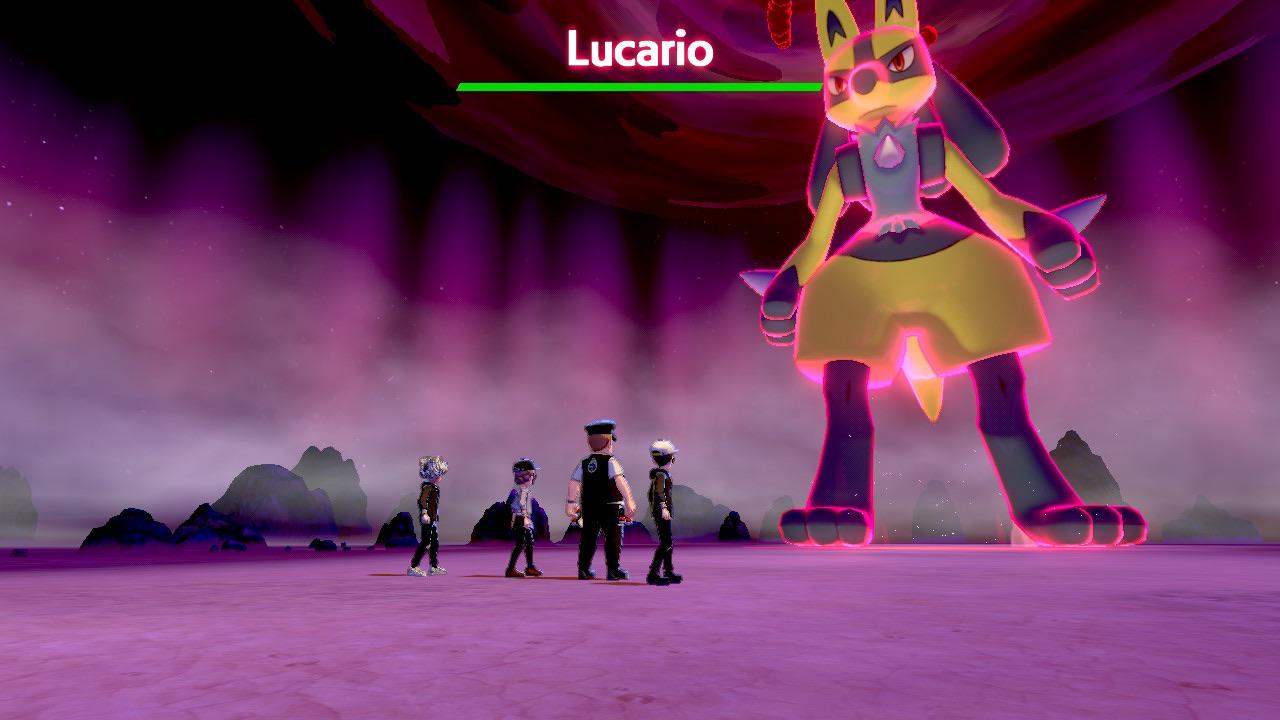Image resolution: width=1280 pixels, height=720 pixels.
Task: Click the green HP bar under Lucario's name
Action: click(635, 86)
